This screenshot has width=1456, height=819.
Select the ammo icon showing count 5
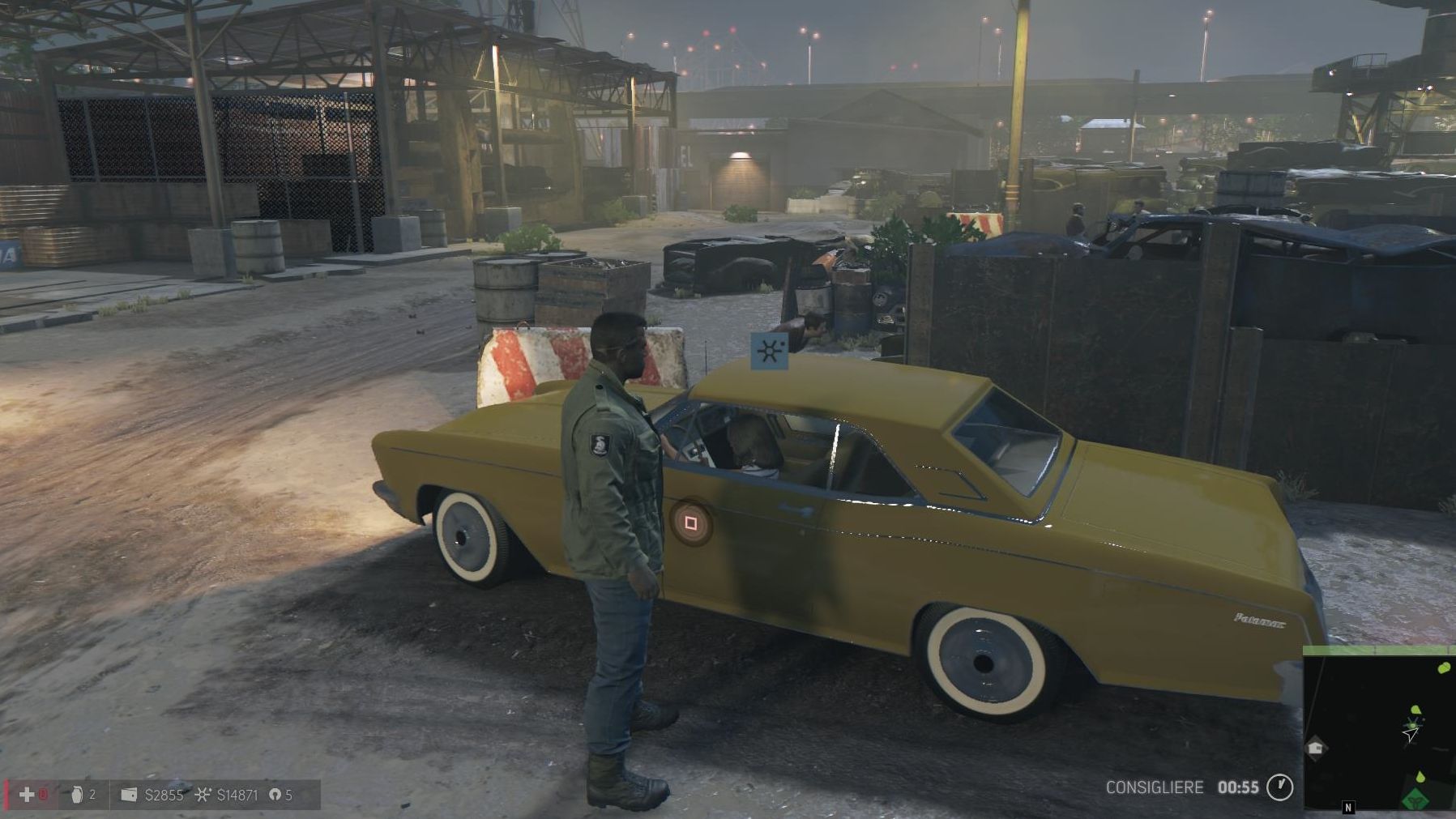coord(275,795)
